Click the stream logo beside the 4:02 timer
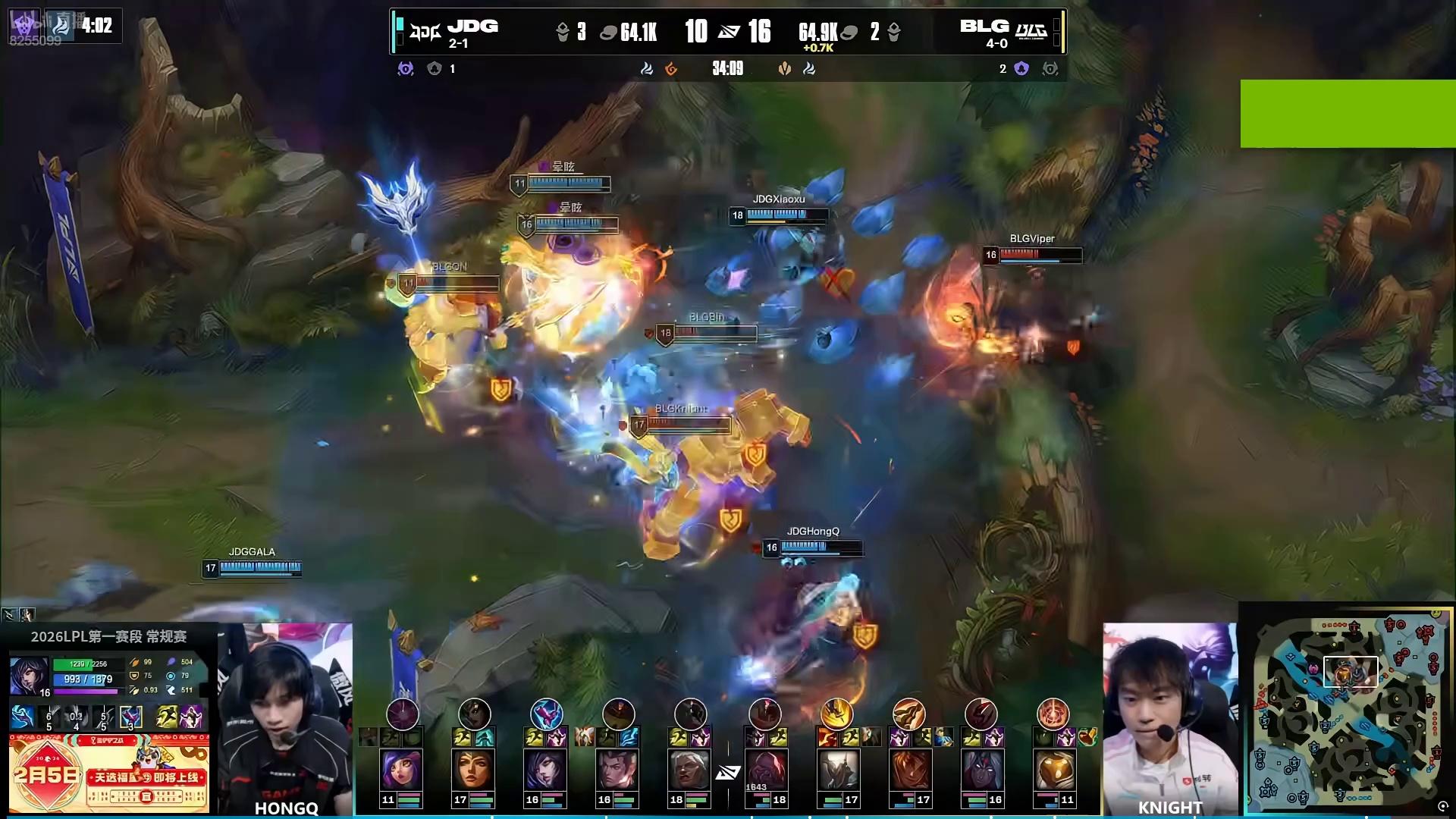The width and height of the screenshot is (1456, 819). coord(61,26)
